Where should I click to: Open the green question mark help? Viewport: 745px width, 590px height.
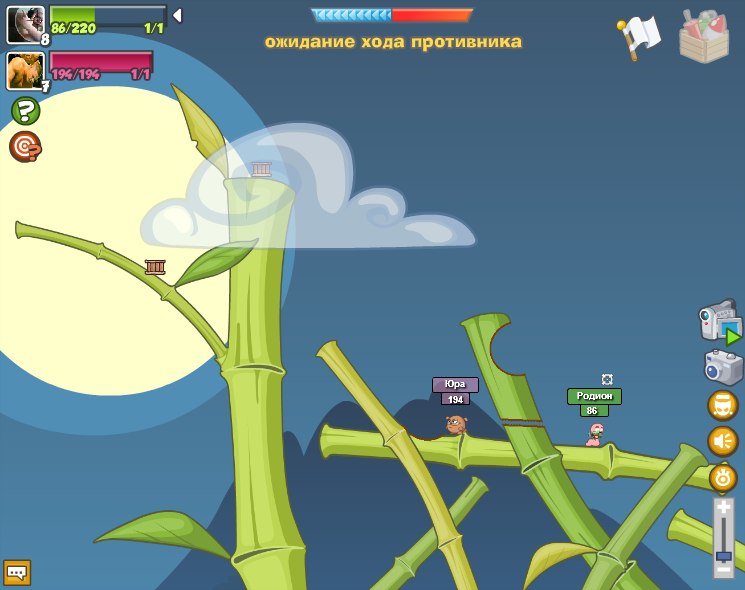pyautogui.click(x=25, y=110)
